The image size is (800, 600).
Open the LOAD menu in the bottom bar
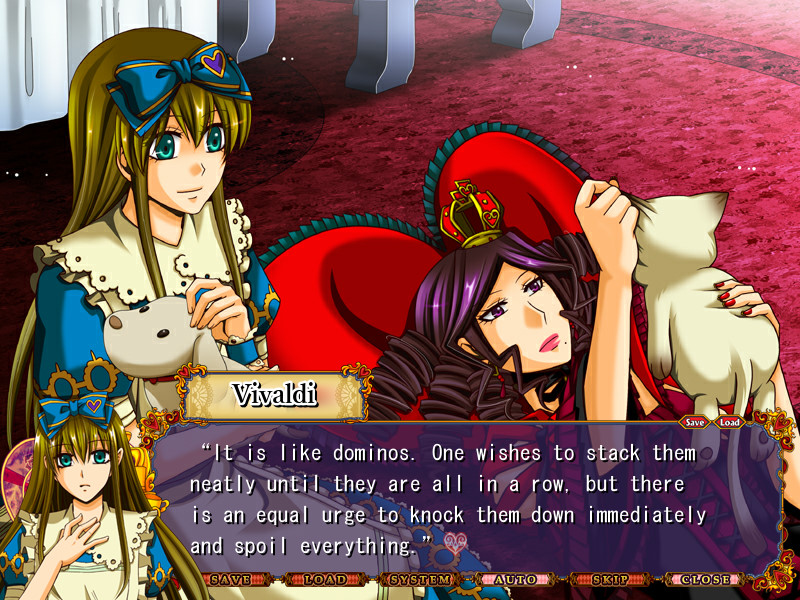pyautogui.click(x=324, y=579)
